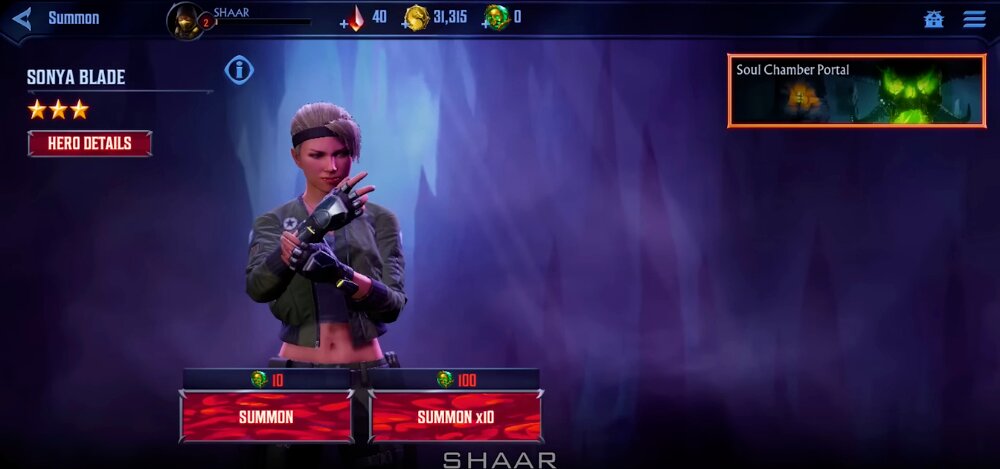1000x469 pixels.
Task: Open Shaar's player profile avatar
Action: coord(185,20)
